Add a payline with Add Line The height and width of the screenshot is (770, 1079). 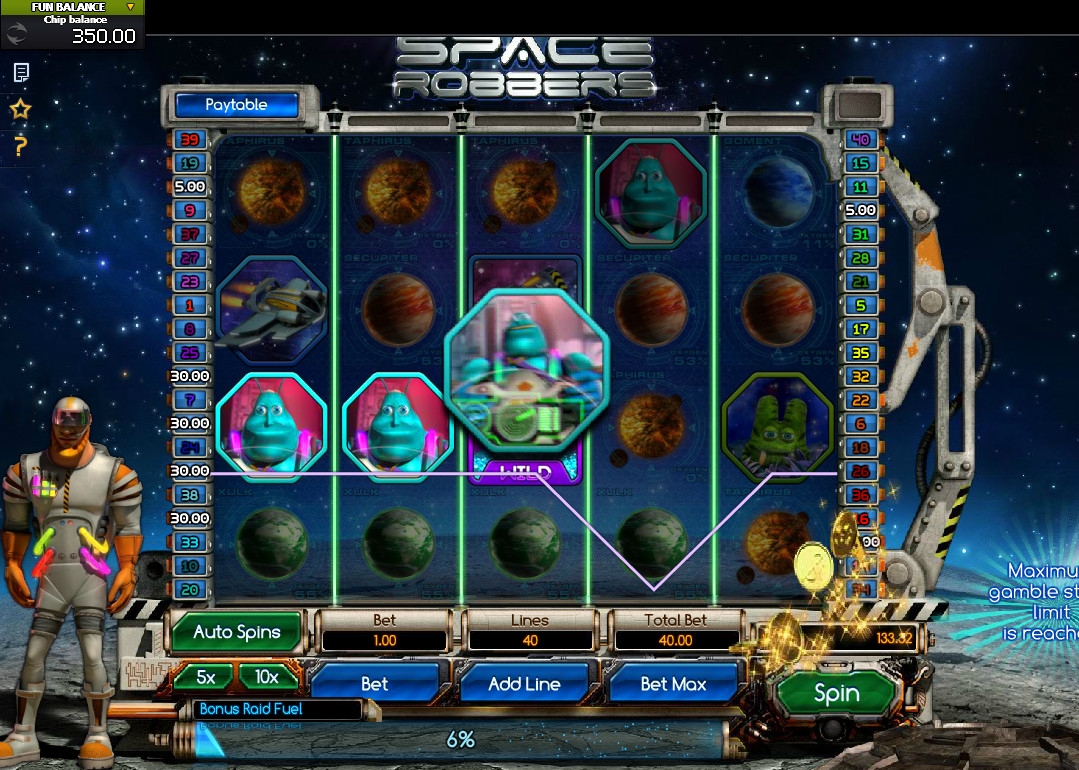(524, 684)
